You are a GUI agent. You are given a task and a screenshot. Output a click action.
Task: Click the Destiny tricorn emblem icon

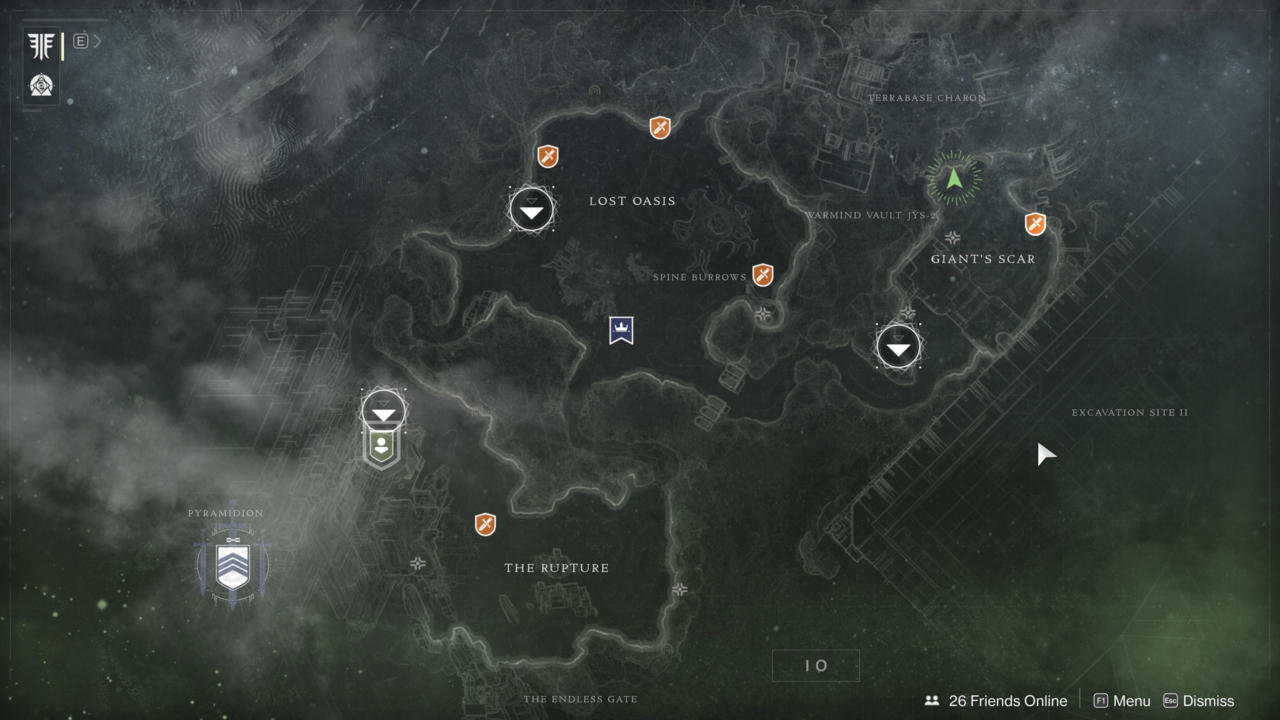[x=42, y=45]
